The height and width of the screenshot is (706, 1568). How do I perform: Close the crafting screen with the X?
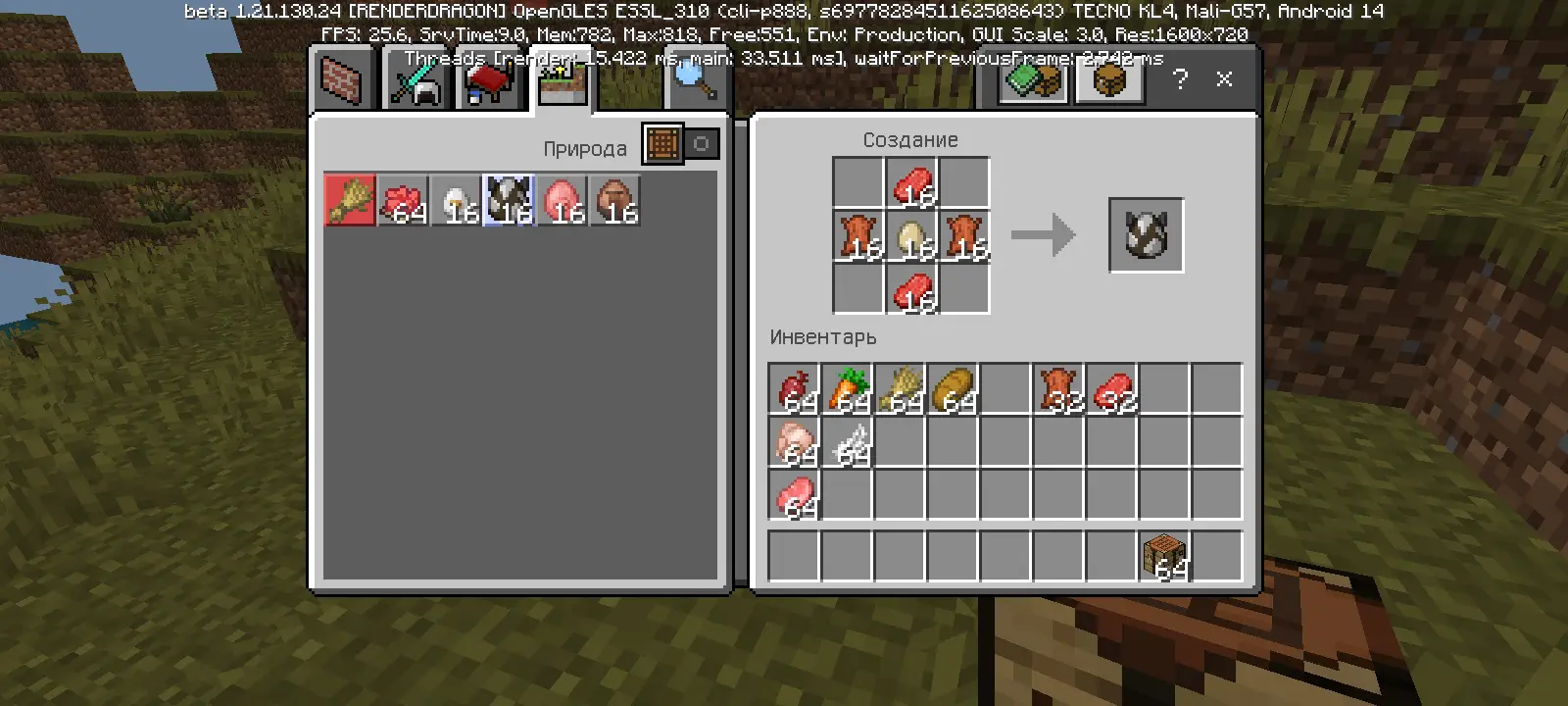pyautogui.click(x=1224, y=79)
